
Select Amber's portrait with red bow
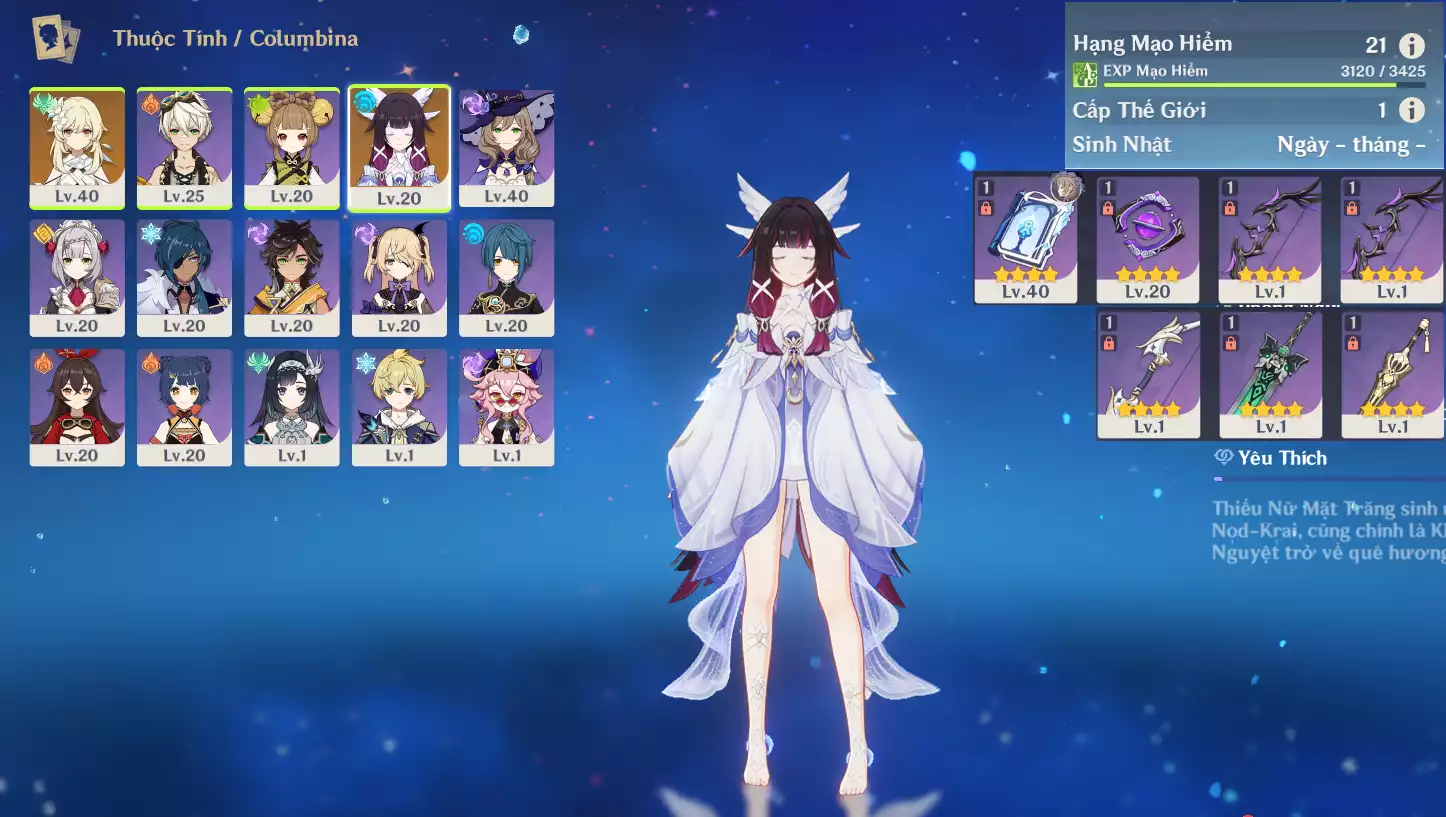point(77,406)
